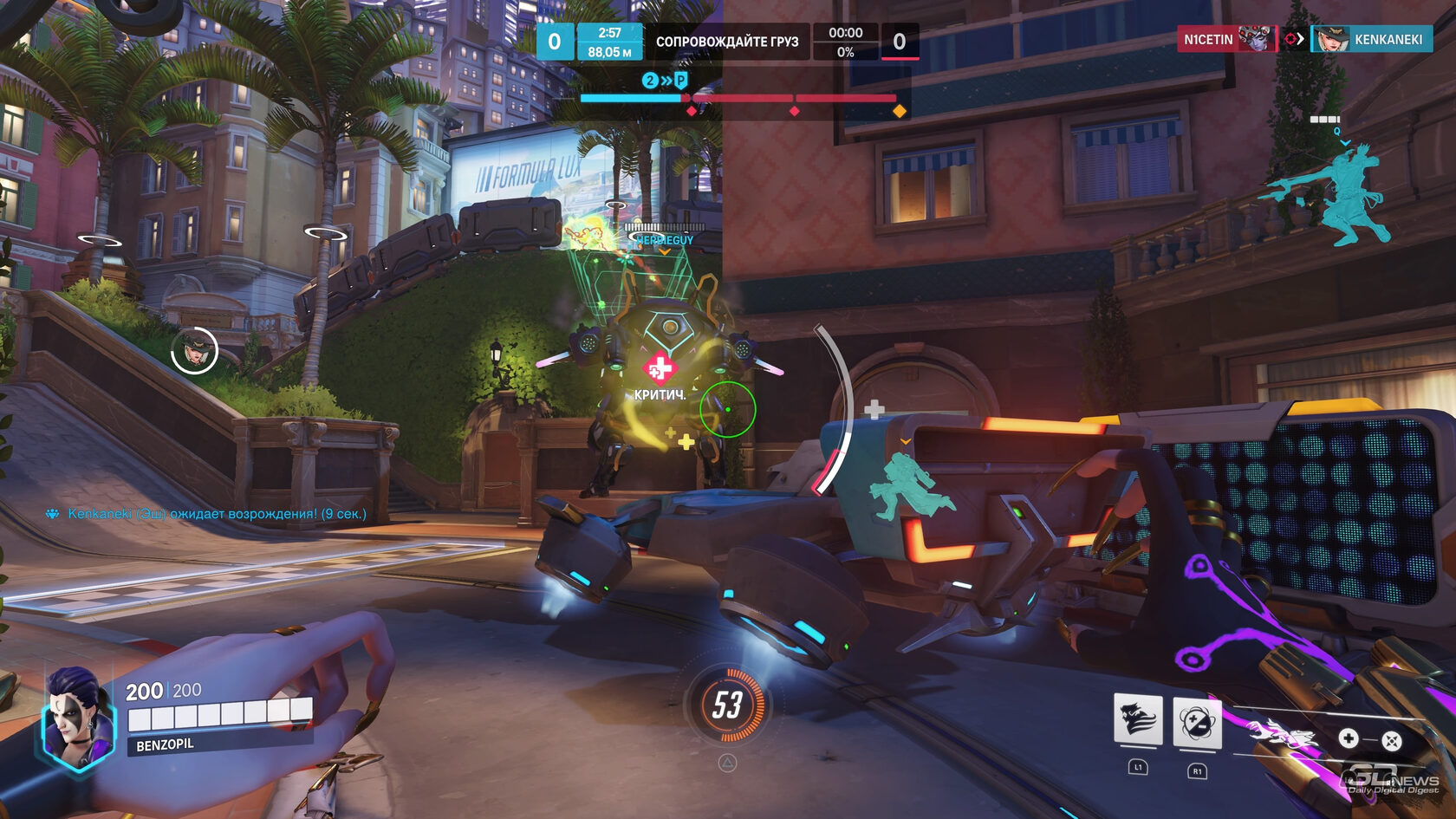This screenshot has height=819, width=1456.
Task: Select the skull respawn icon in the message
Action: click(54, 513)
